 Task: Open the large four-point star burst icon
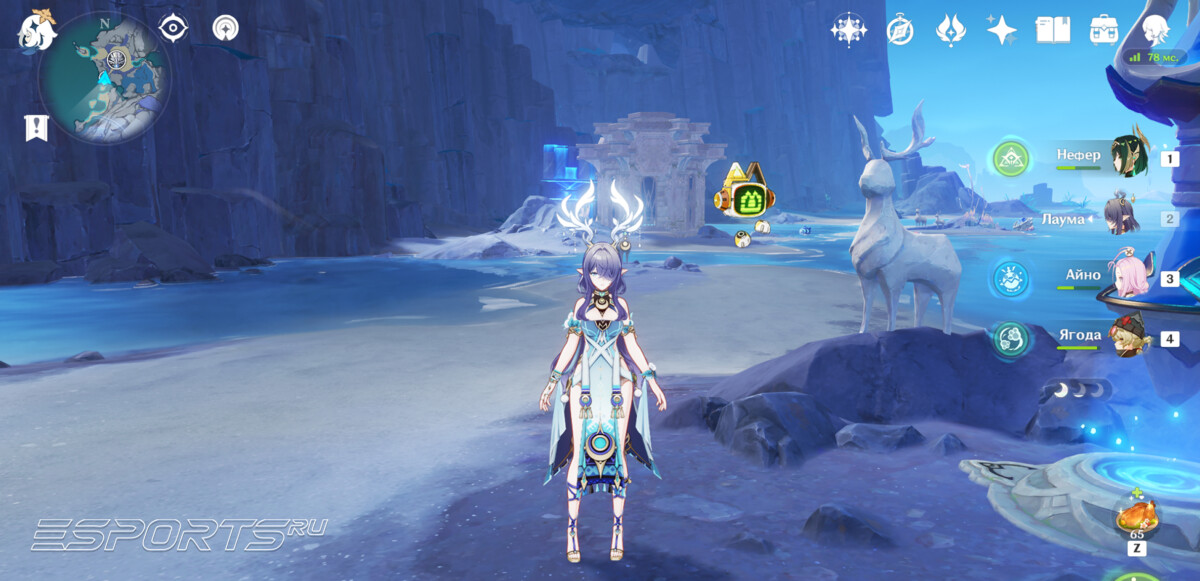[848, 30]
